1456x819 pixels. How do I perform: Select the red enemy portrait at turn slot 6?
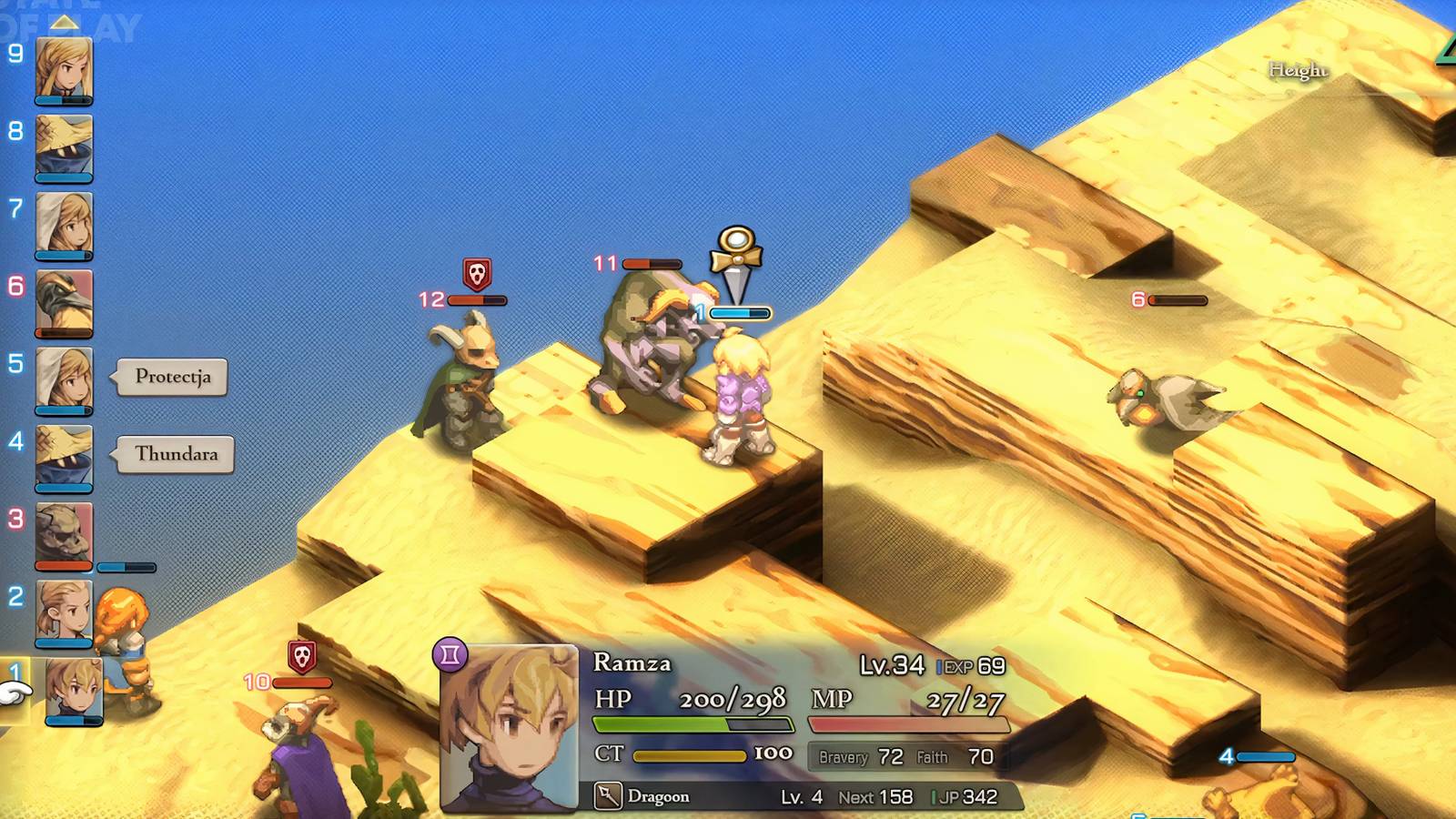(62, 303)
